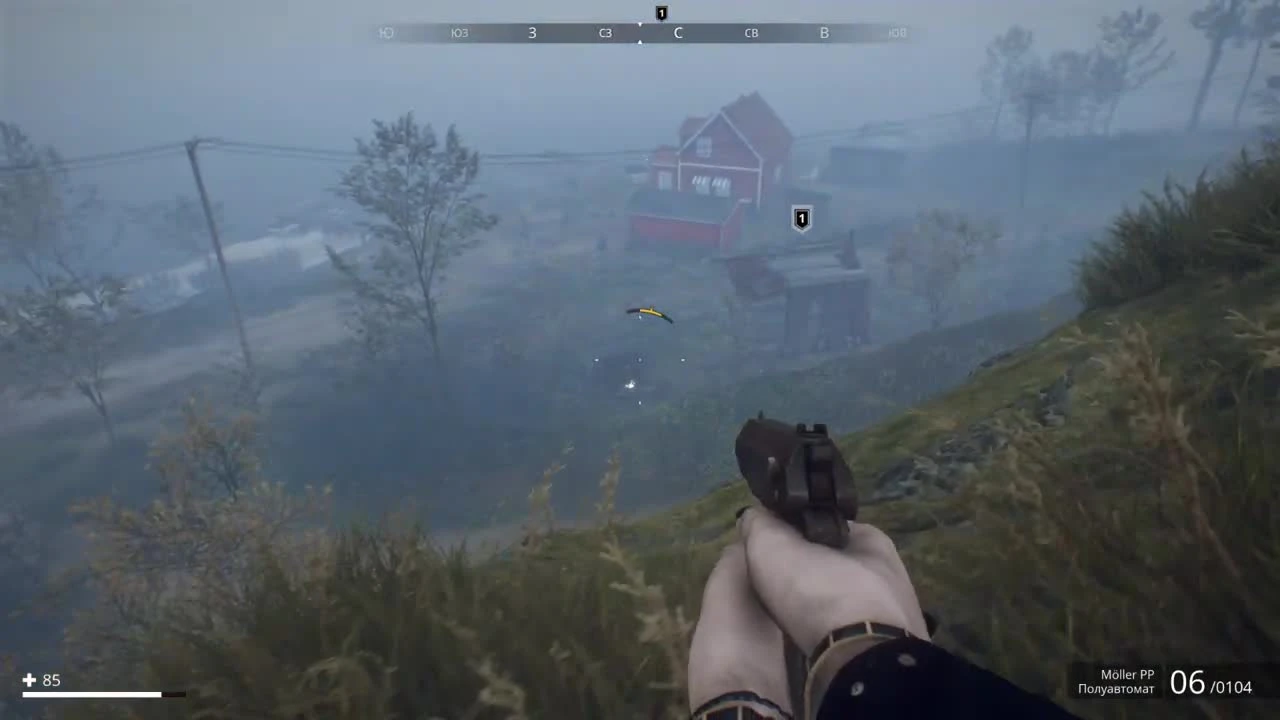
Task: Select the СЗ compass entry
Action: [604, 32]
